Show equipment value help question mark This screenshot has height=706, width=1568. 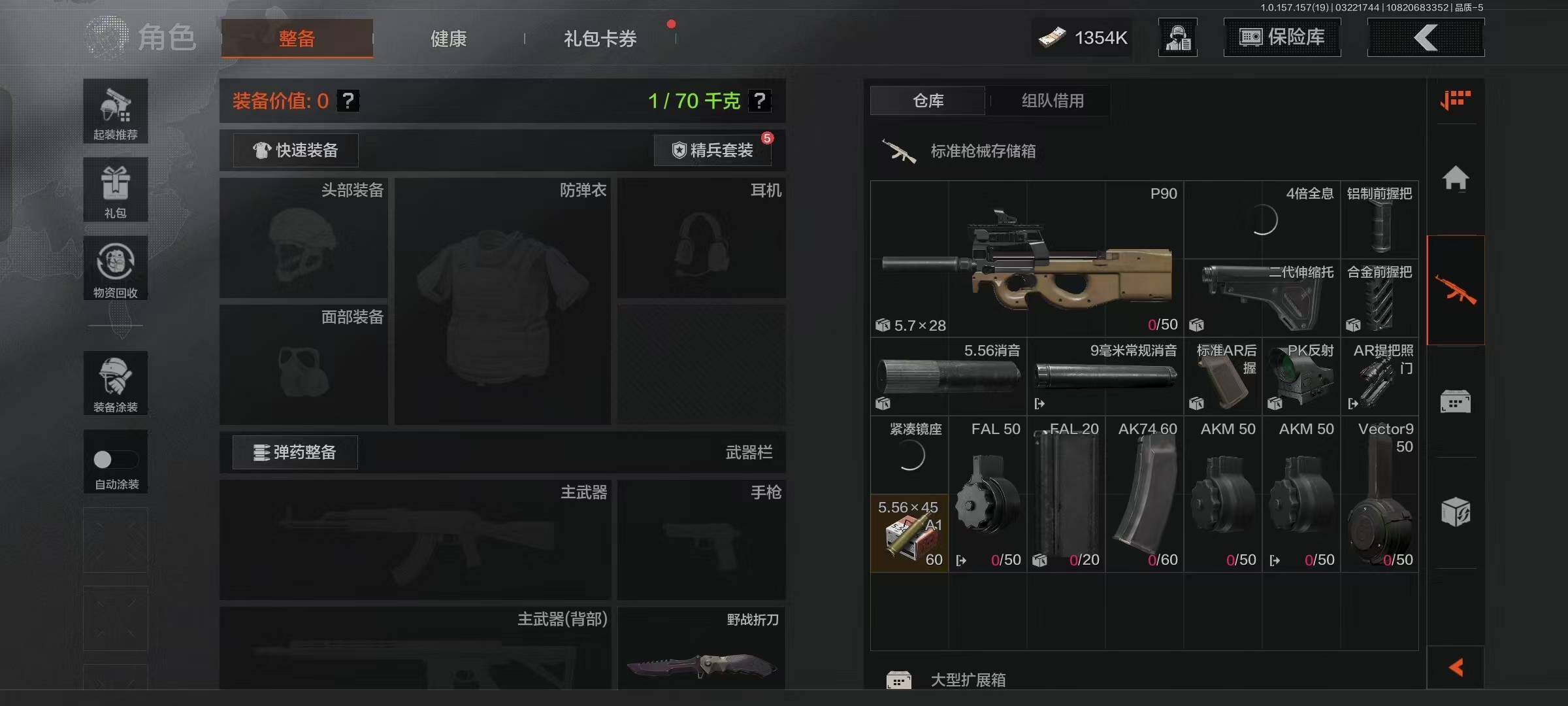tap(348, 101)
